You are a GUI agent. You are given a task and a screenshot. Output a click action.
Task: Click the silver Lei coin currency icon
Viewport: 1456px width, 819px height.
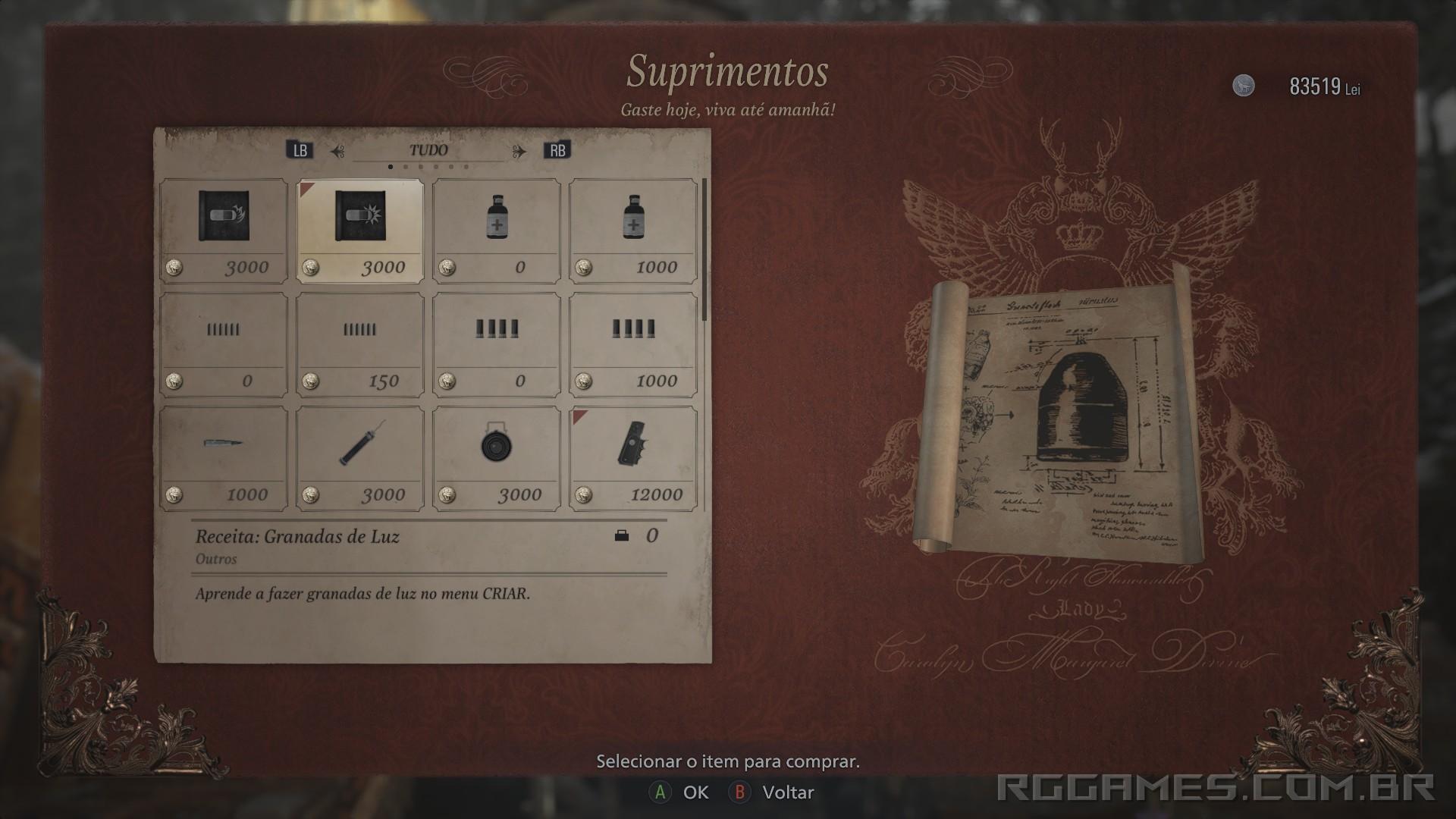(1243, 86)
